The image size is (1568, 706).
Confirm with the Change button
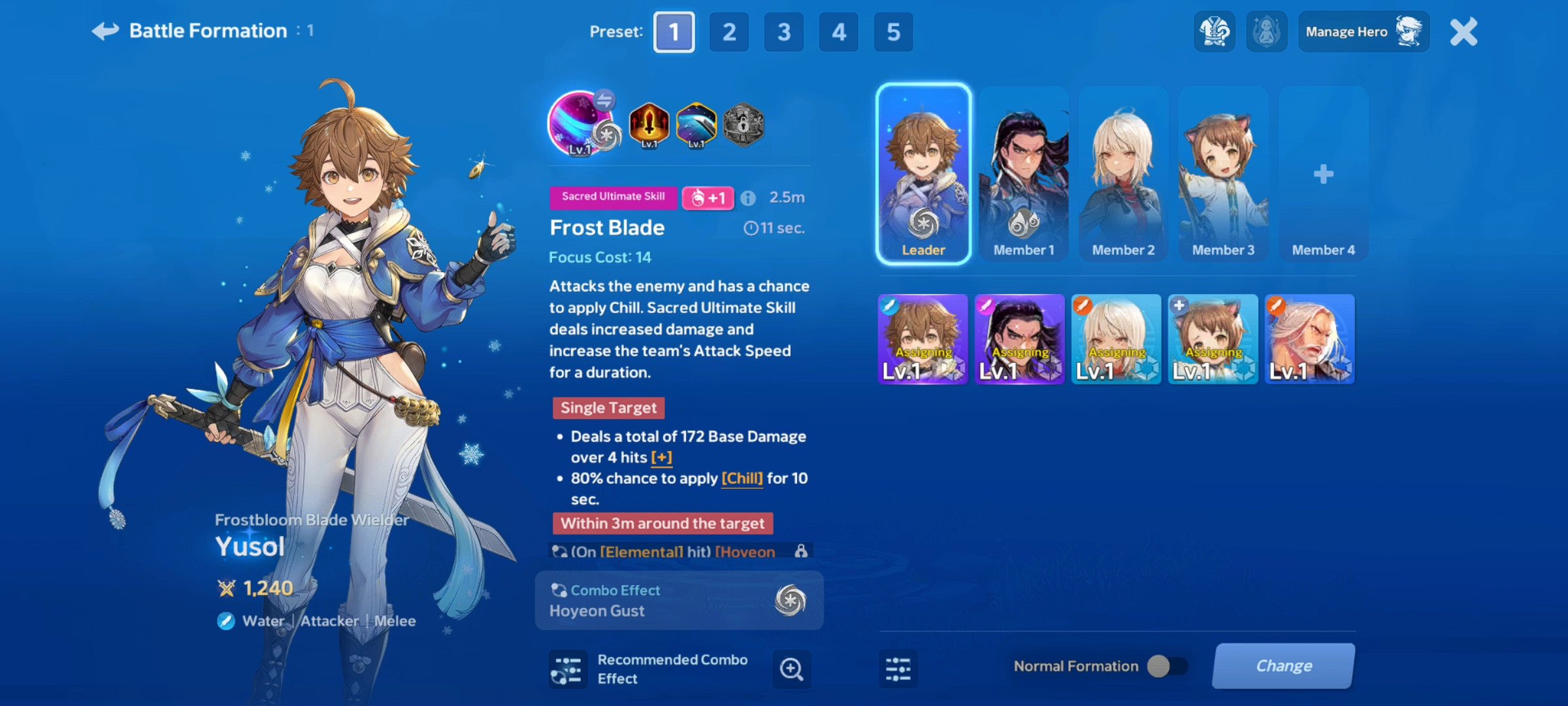[1283, 666]
